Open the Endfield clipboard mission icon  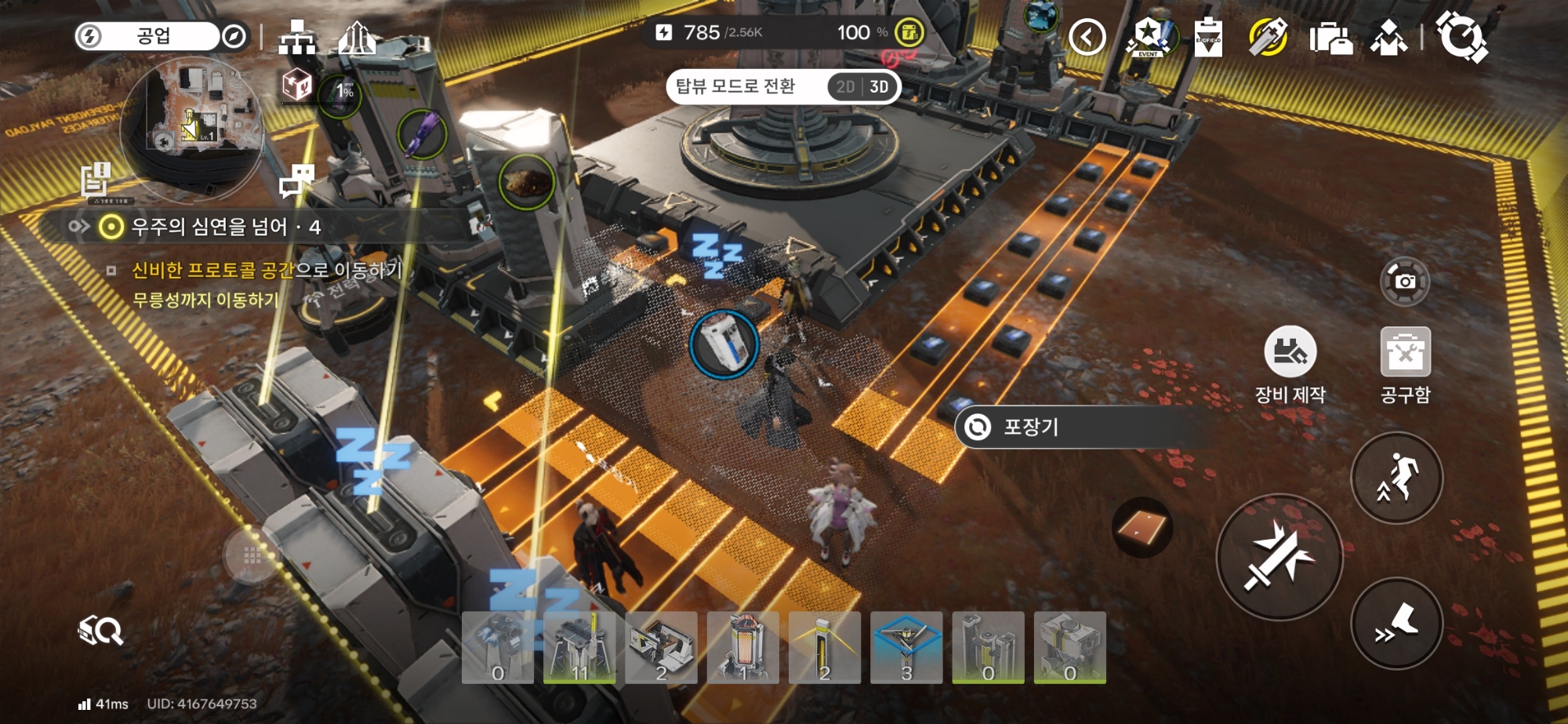(1208, 37)
